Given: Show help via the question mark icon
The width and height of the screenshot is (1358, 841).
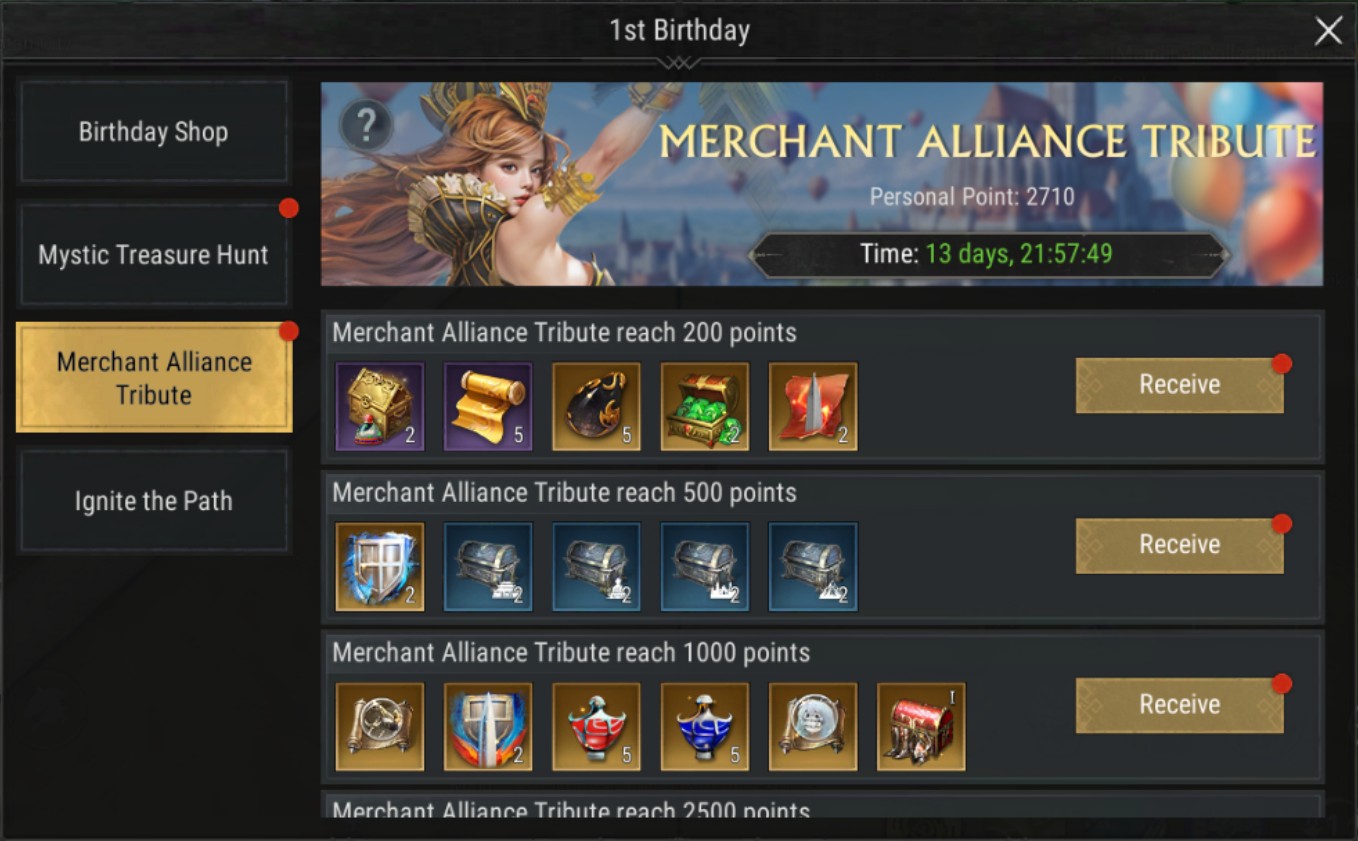Looking at the screenshot, I should pos(366,126).
